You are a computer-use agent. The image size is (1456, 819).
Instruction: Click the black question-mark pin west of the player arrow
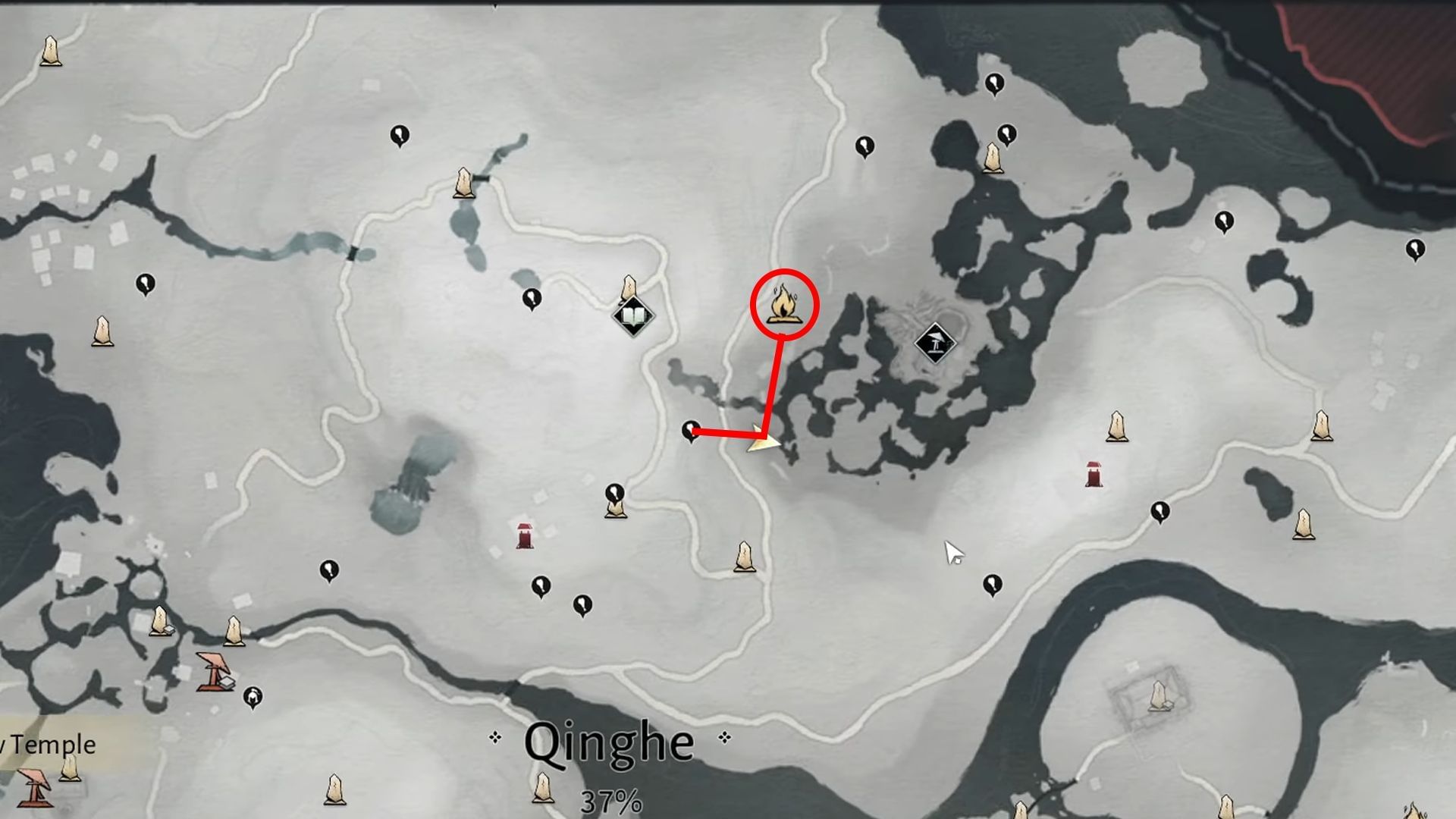coord(692,430)
